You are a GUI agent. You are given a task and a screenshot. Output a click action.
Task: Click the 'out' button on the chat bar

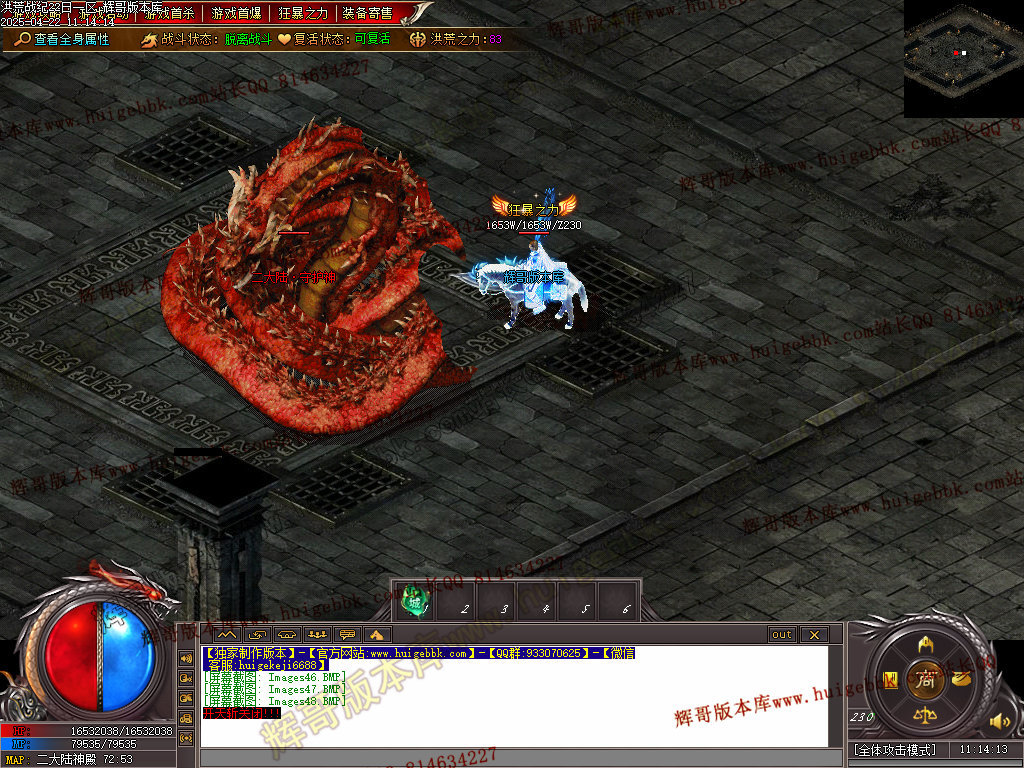pyautogui.click(x=782, y=634)
